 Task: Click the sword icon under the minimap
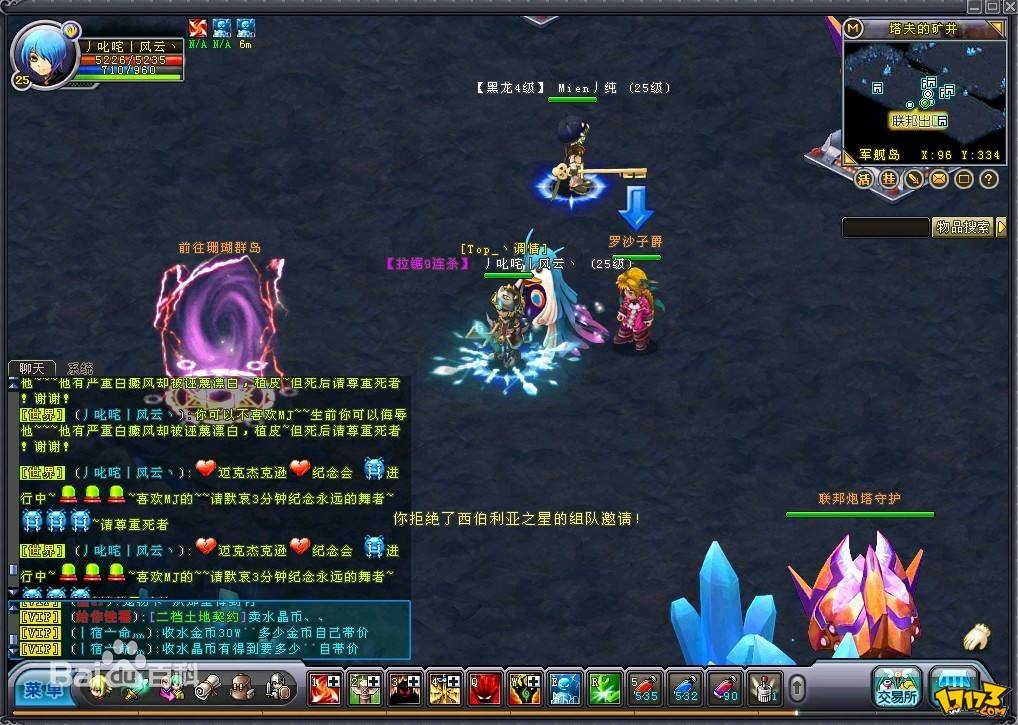(x=914, y=179)
